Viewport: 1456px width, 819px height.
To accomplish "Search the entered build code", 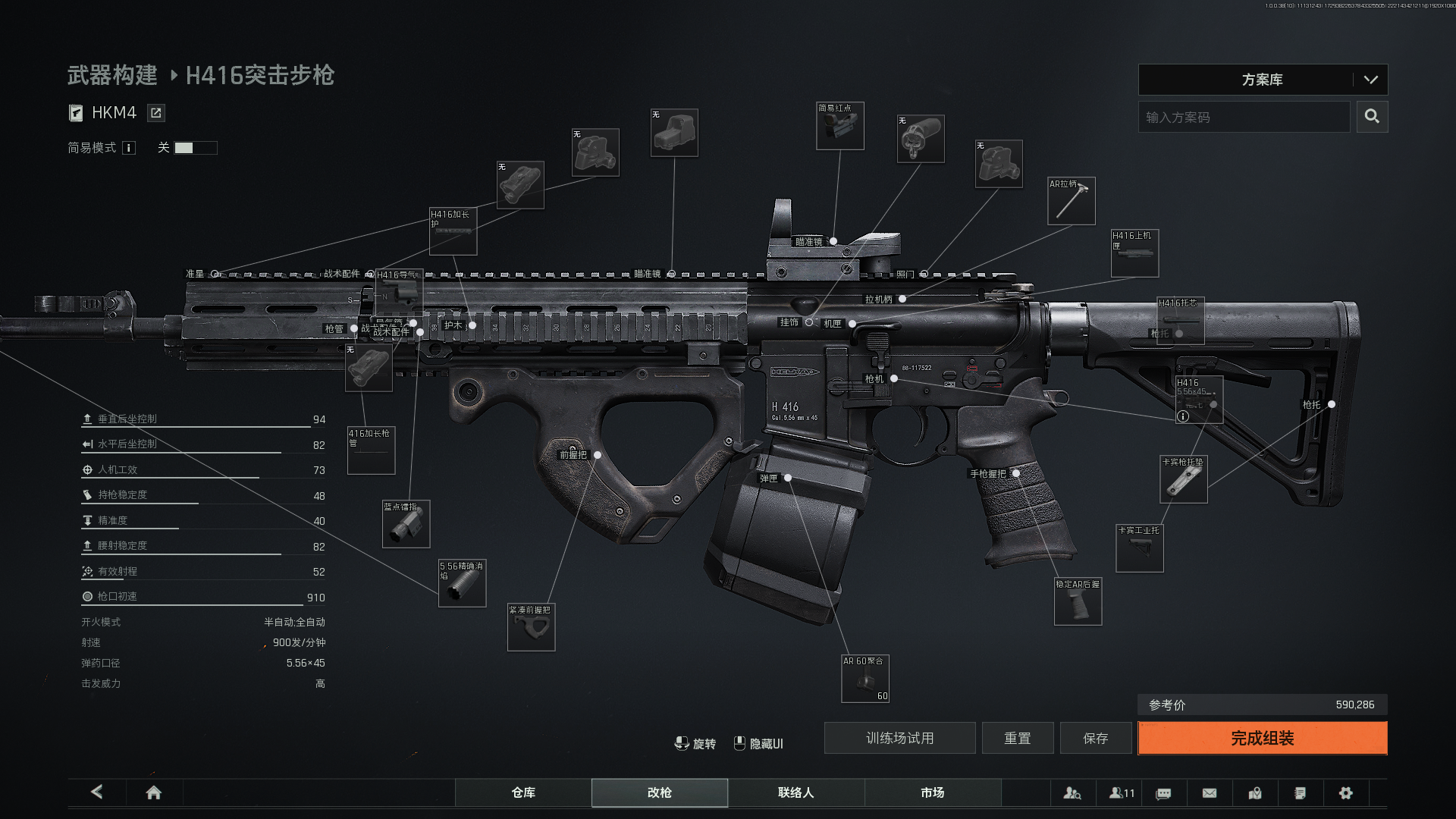I will click(1372, 117).
